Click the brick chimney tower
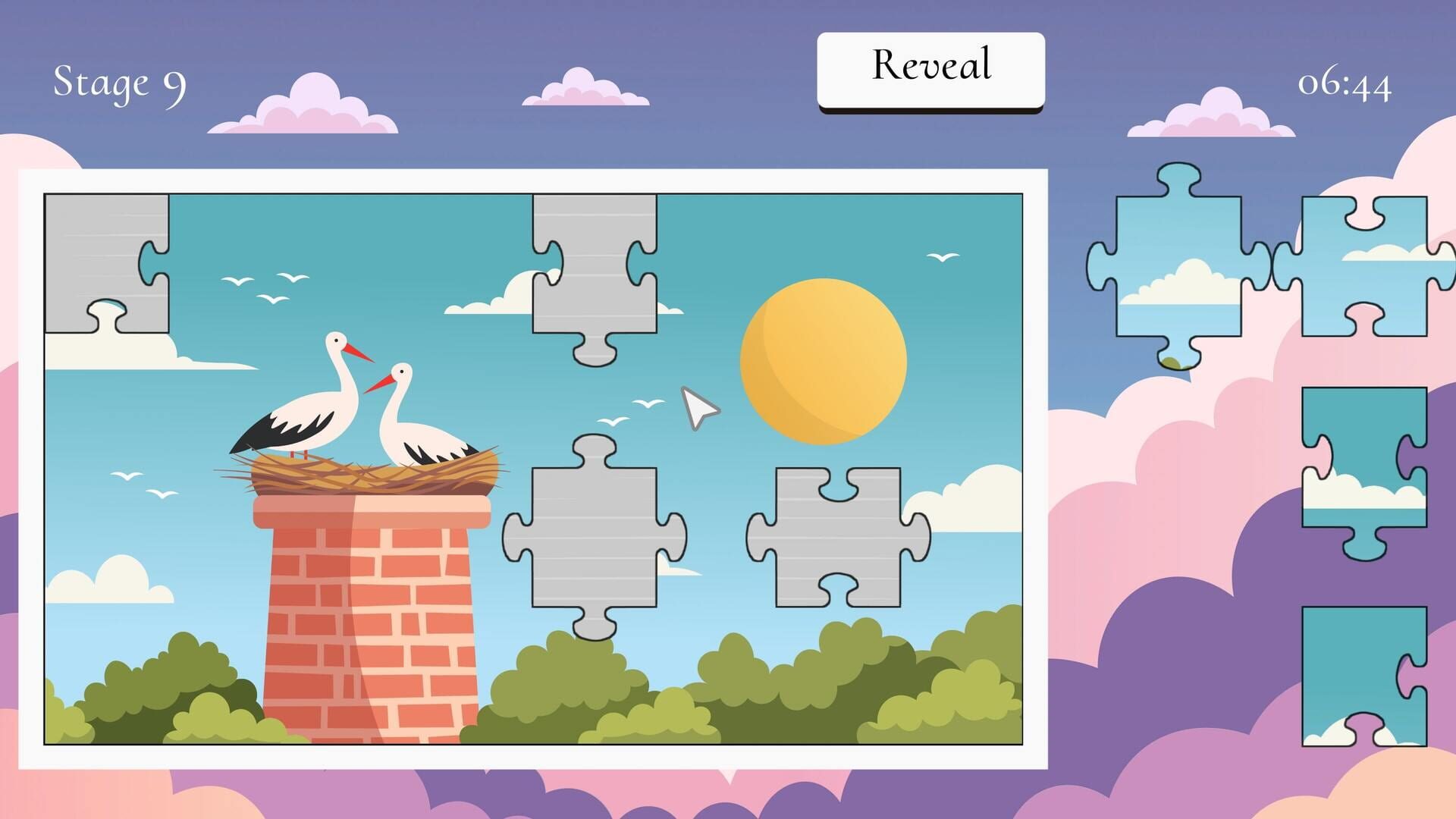 pyautogui.click(x=372, y=607)
